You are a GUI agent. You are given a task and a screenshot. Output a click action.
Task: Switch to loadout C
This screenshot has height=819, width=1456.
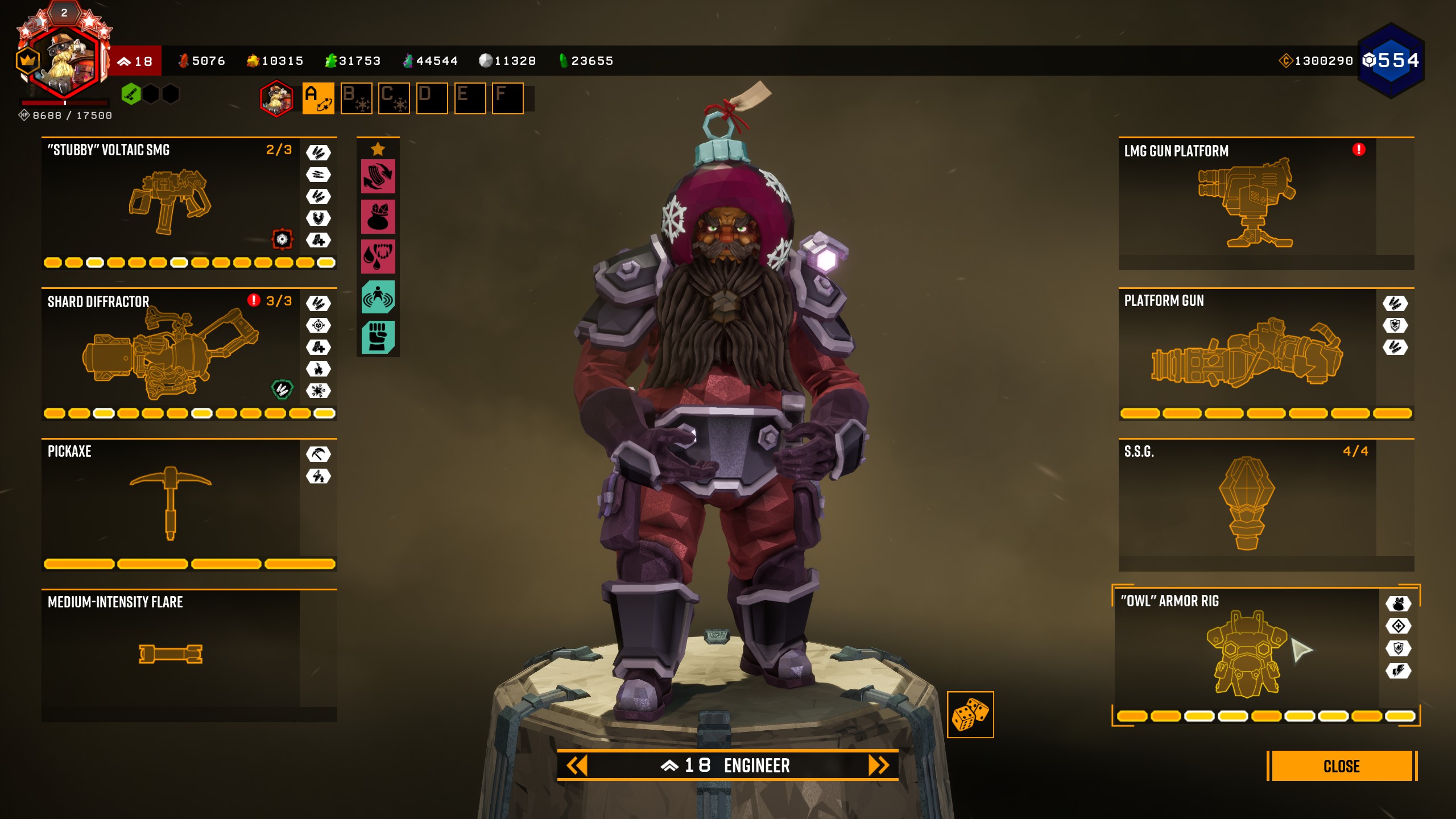[394, 98]
